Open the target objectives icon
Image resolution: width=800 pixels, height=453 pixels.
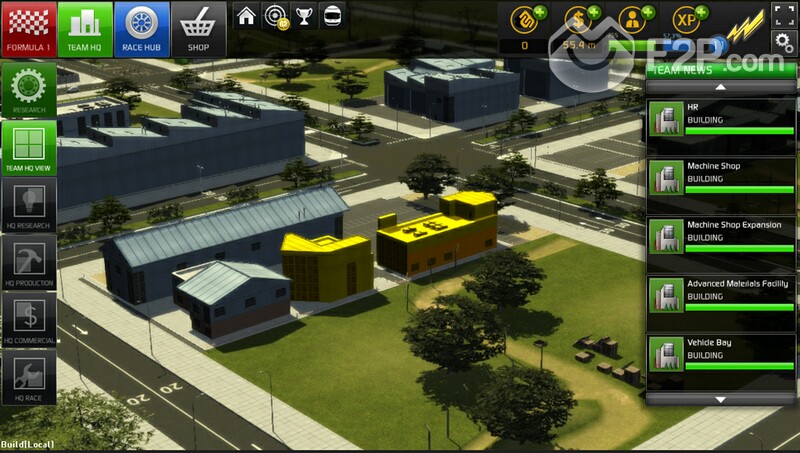coord(273,16)
